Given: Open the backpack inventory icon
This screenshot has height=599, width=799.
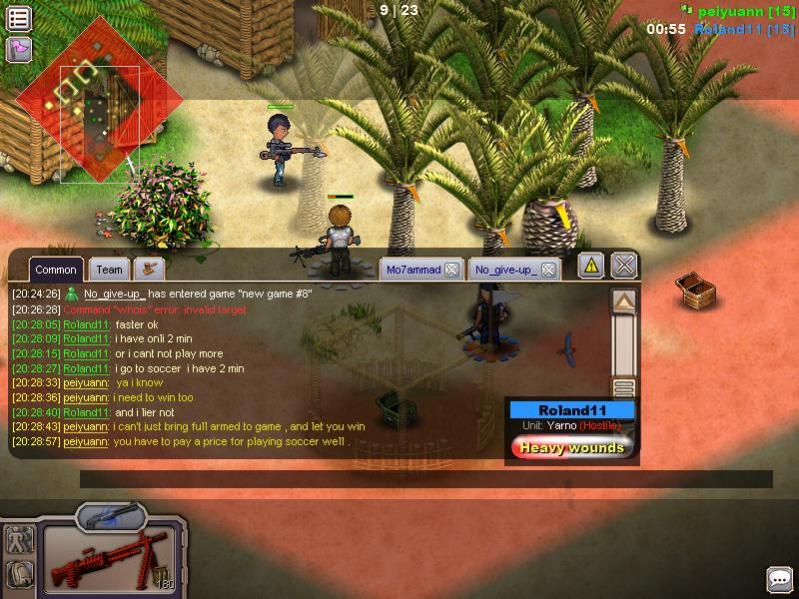Looking at the screenshot, I should [20, 574].
